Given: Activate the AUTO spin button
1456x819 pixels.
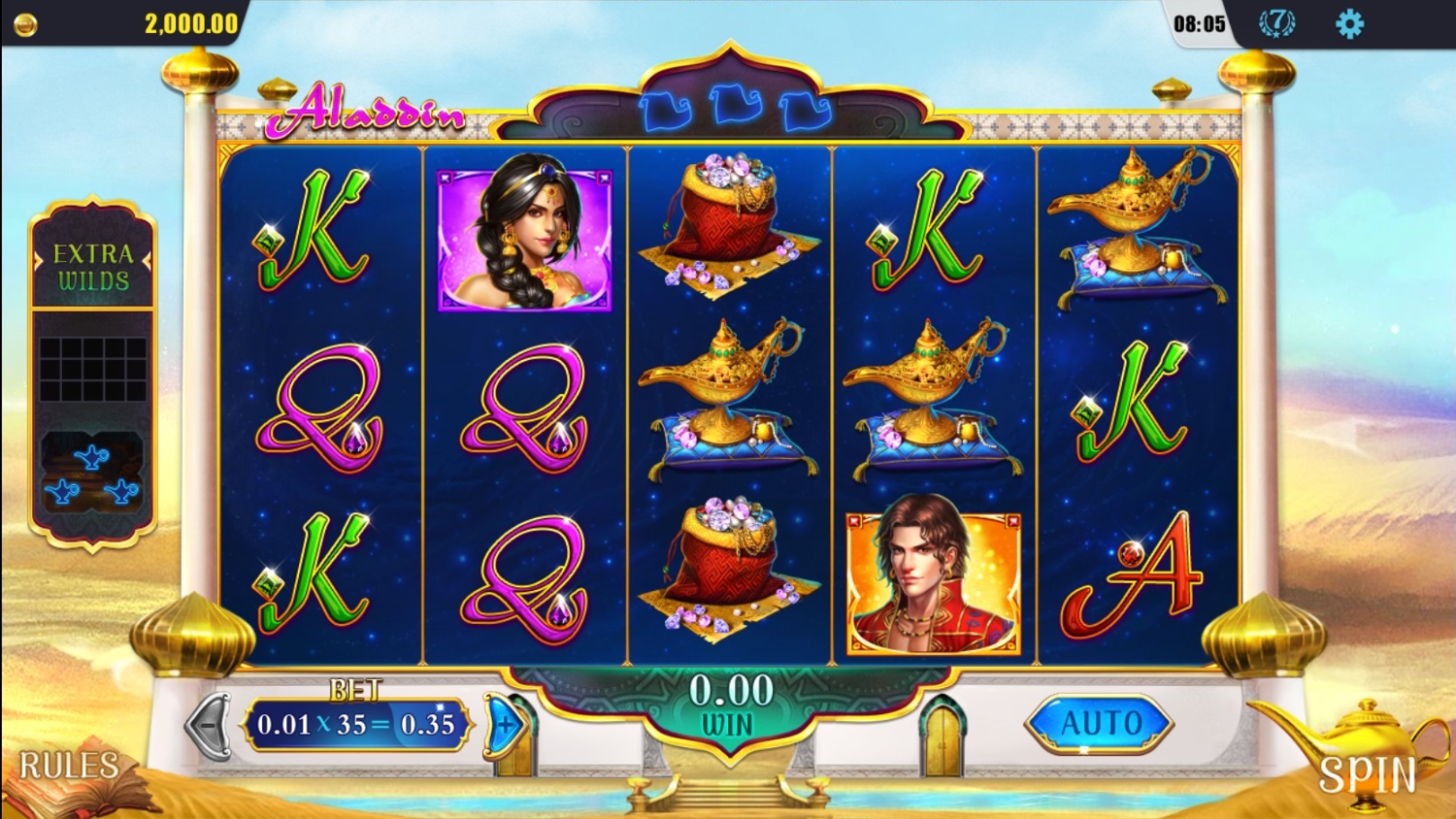Looking at the screenshot, I should click(1100, 723).
